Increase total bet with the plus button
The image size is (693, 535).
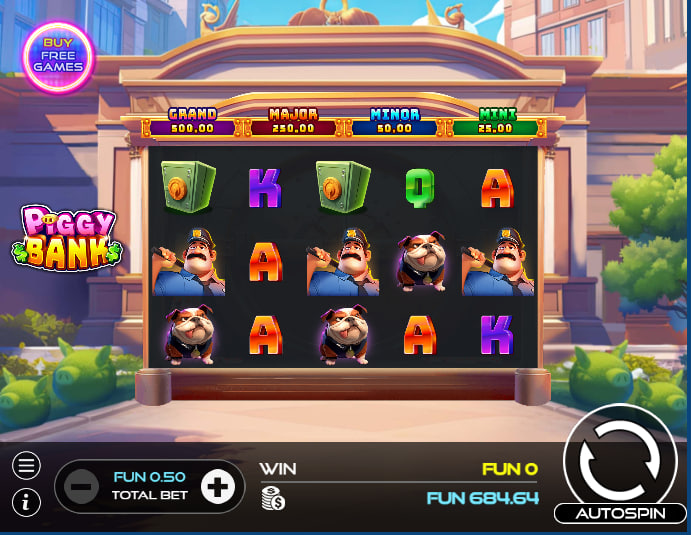click(217, 487)
